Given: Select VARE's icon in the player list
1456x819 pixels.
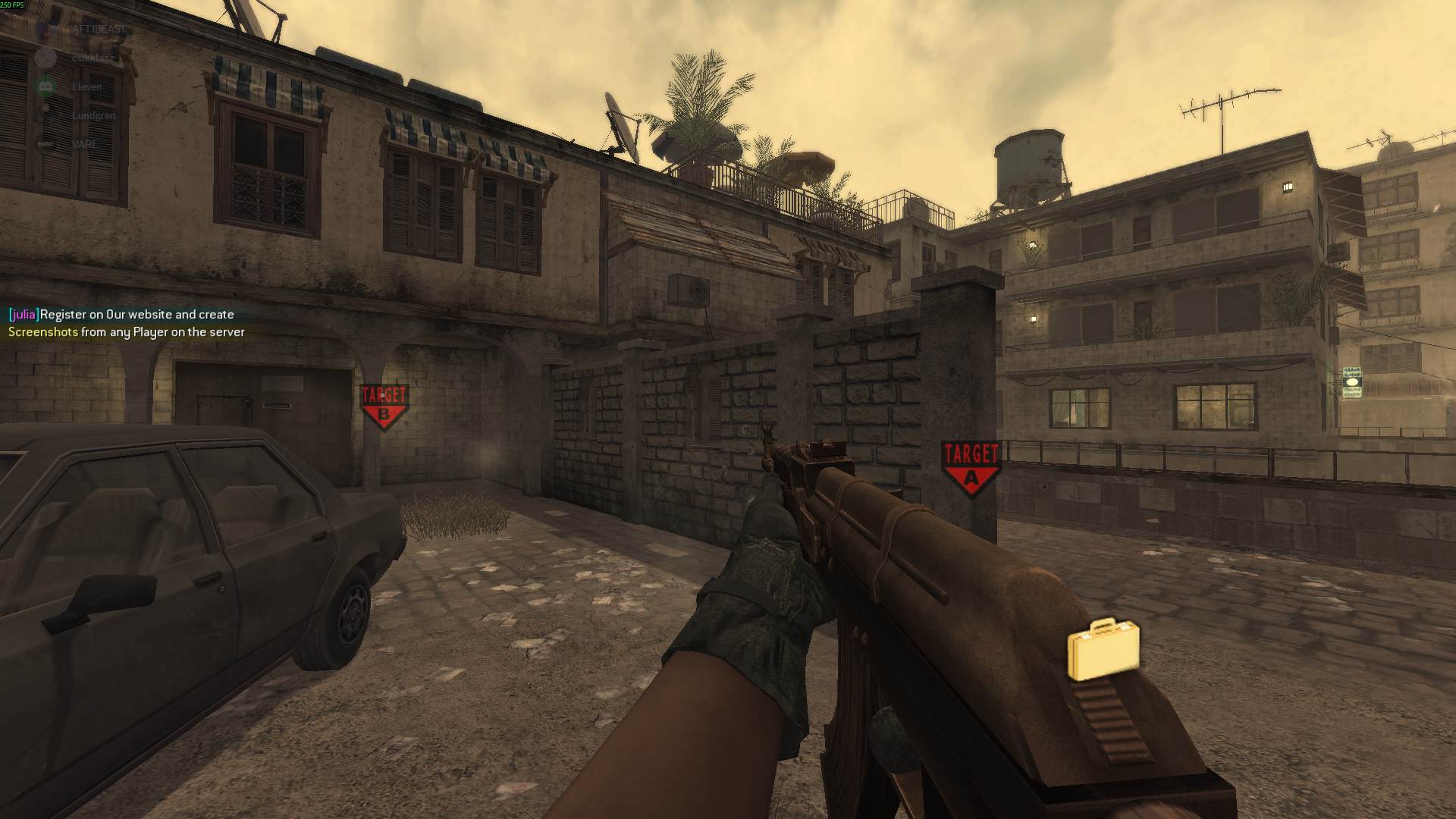Looking at the screenshot, I should 44,143.
